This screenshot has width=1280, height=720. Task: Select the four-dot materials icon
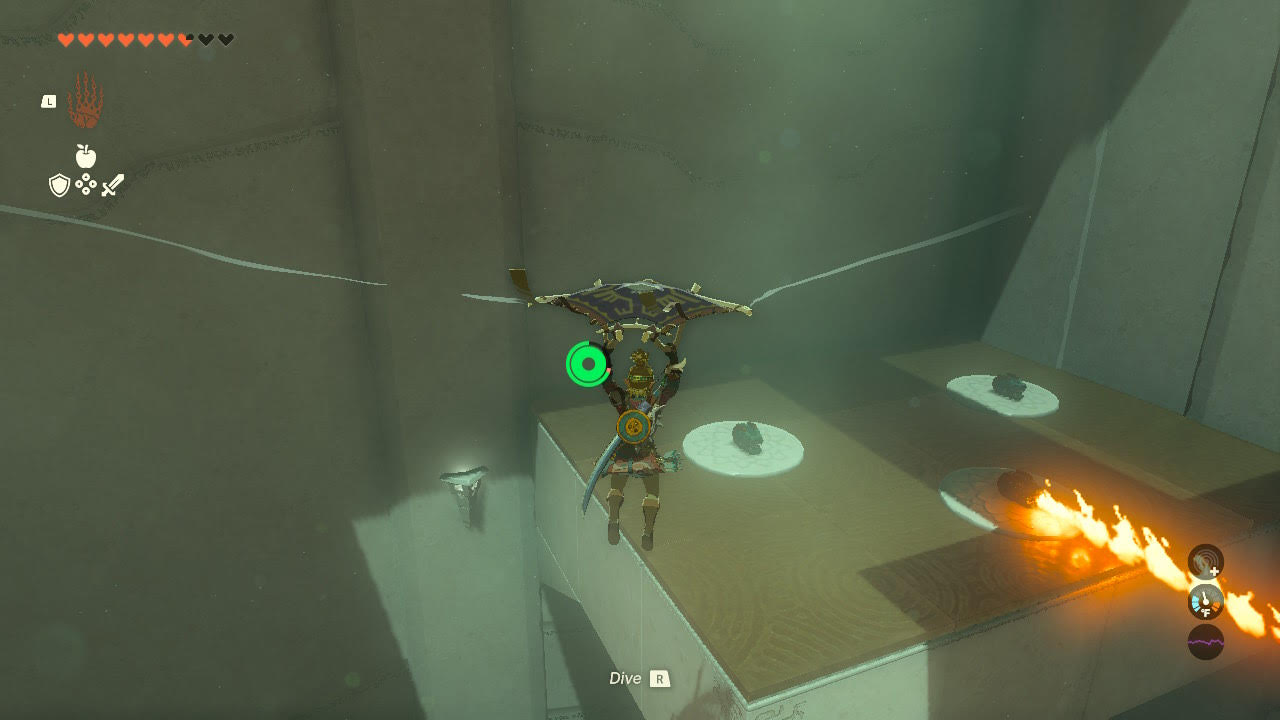pos(86,184)
